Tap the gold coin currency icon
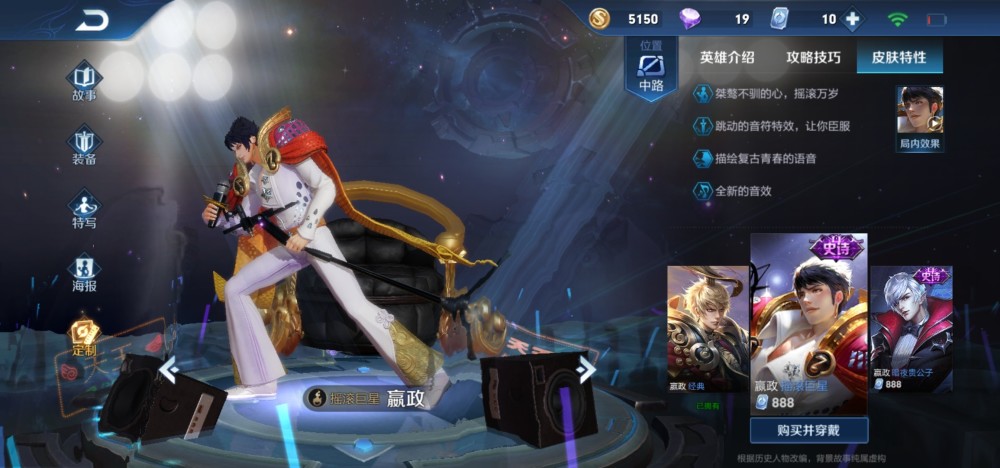This screenshot has height=468, width=1000. [x=599, y=19]
